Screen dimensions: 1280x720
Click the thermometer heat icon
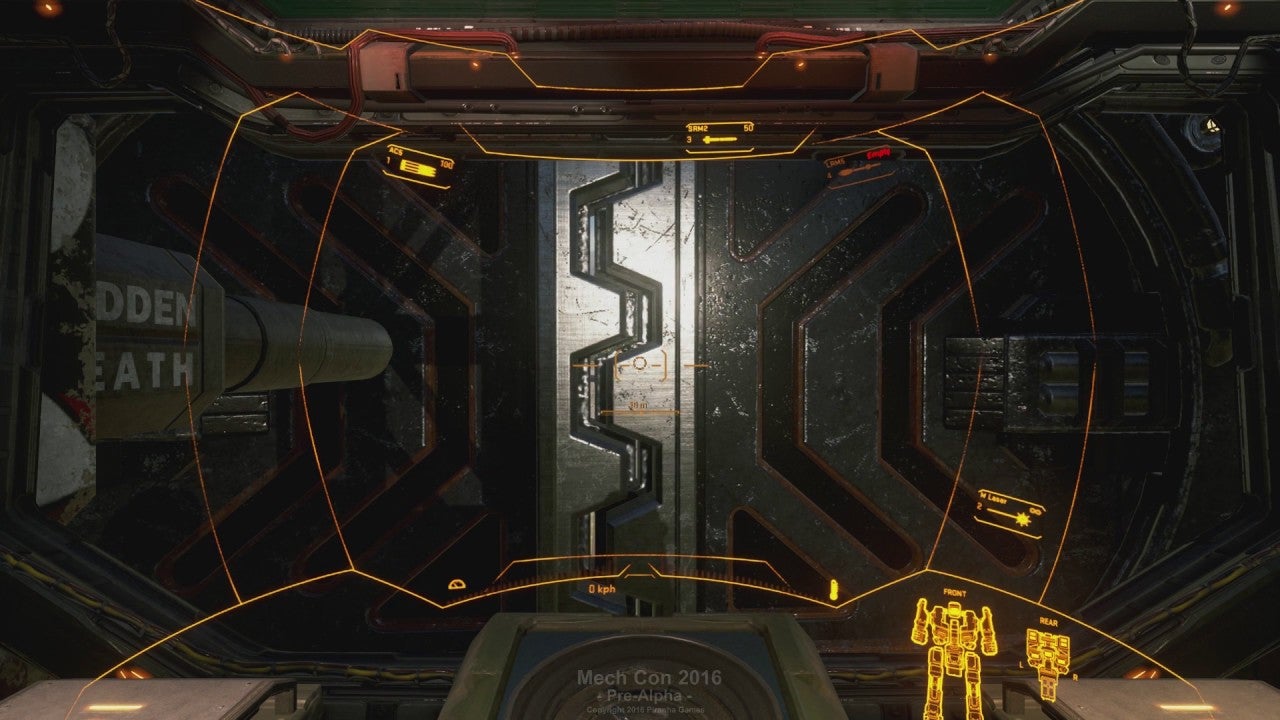pyautogui.click(x=831, y=589)
